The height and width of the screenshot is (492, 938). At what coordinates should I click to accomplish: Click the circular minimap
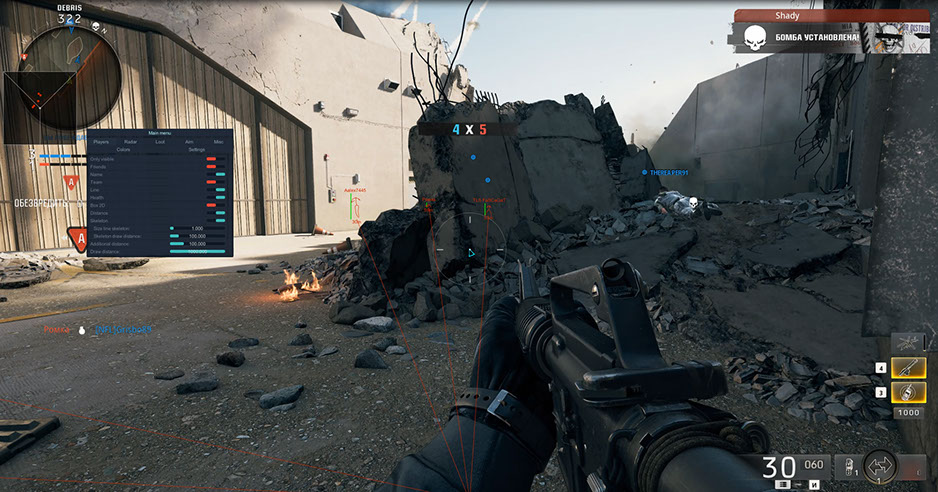75,70
